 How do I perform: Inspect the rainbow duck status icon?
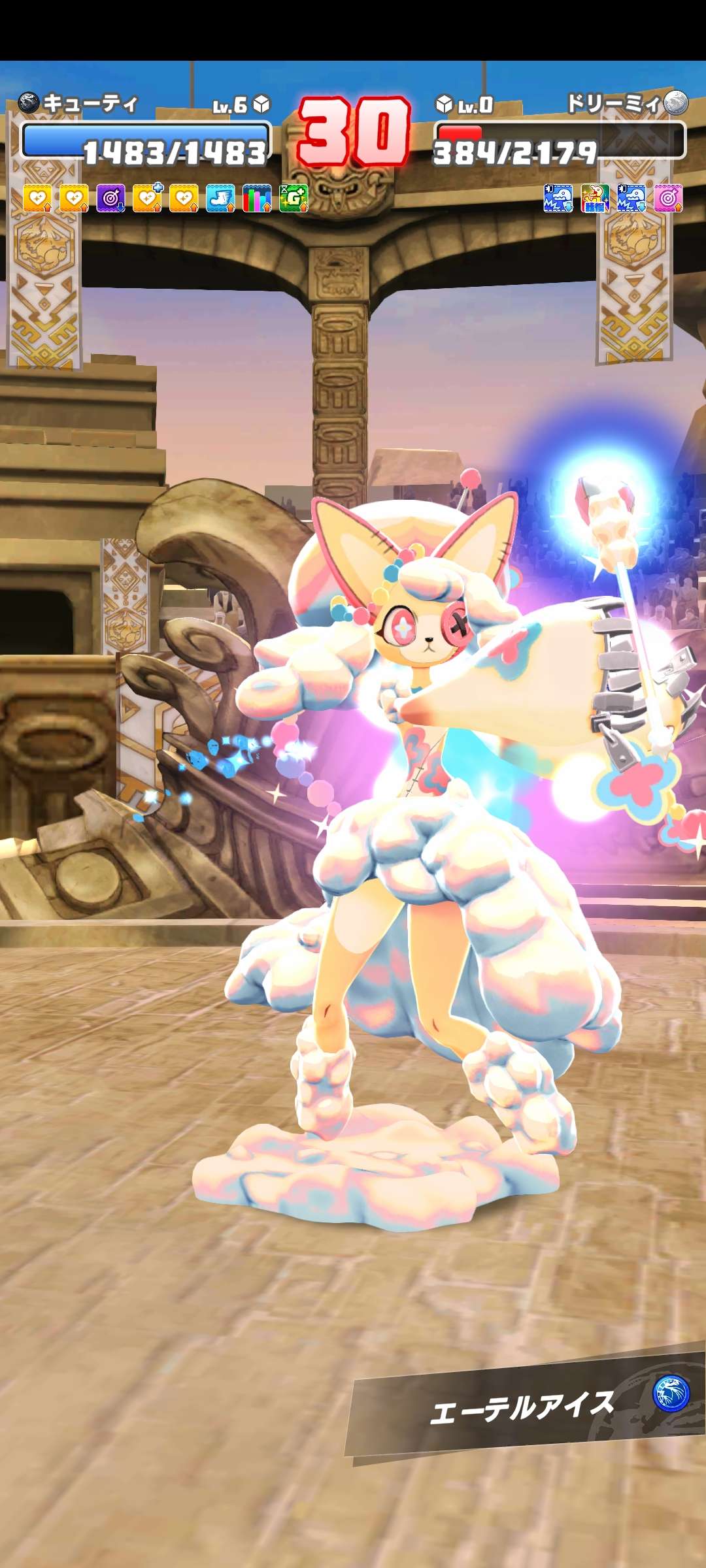click(x=595, y=198)
